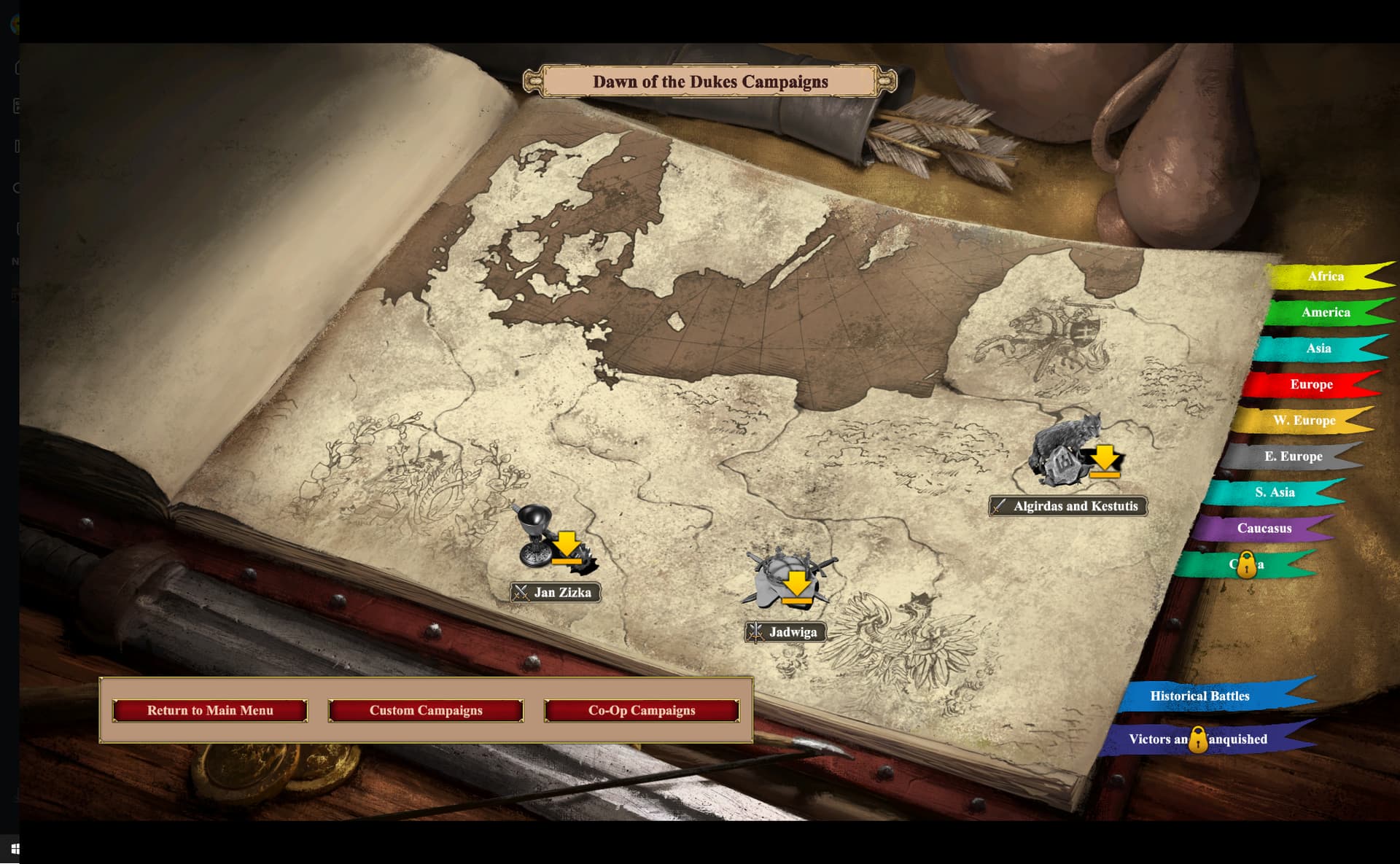Viewport: 1400px width, 864px height.
Task: Click the Jadwiga helmet download icon
Action: pyautogui.click(x=789, y=580)
